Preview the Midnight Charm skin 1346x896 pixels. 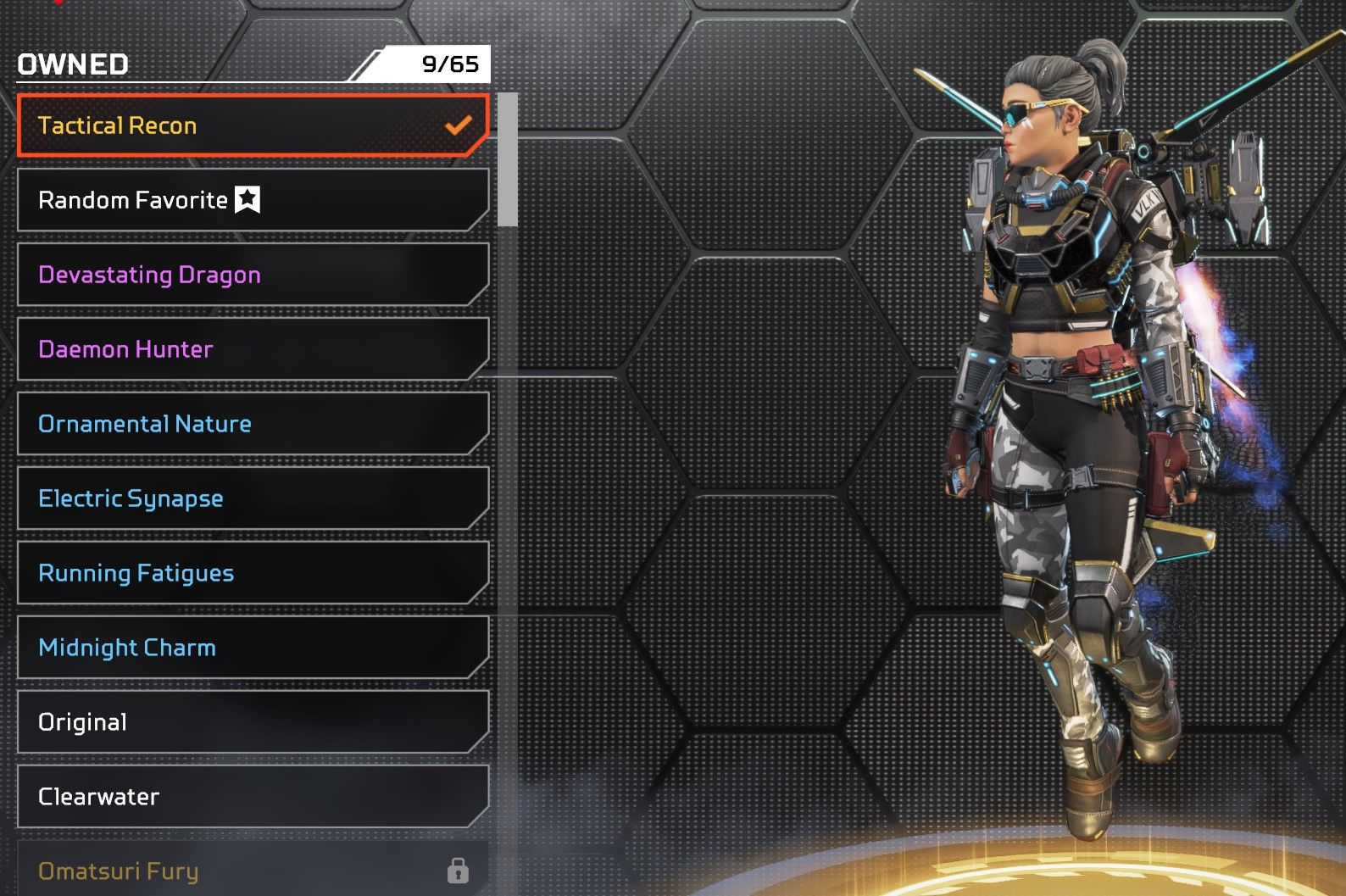(253, 648)
